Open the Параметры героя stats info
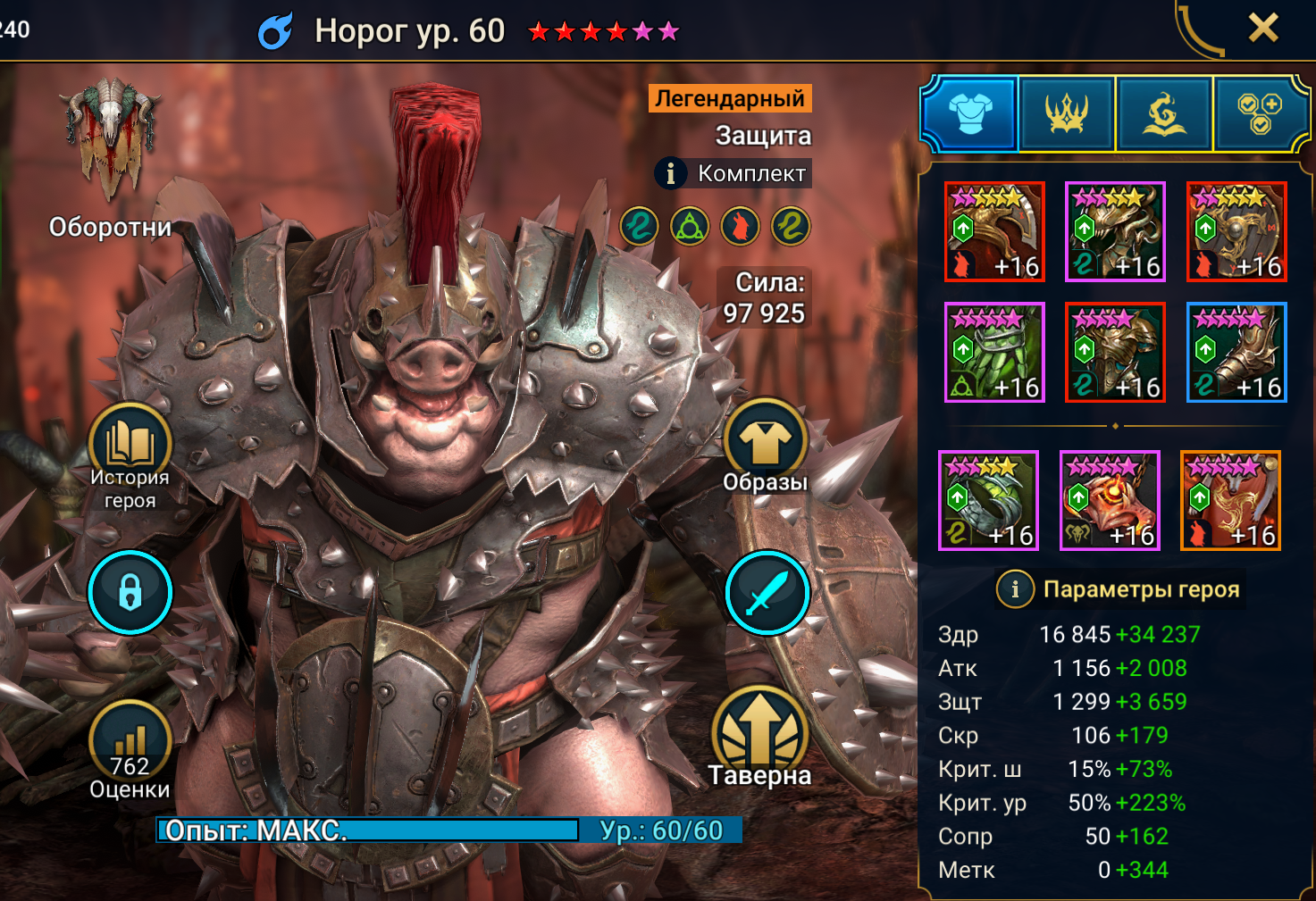The image size is (1316, 901). pos(1015,589)
